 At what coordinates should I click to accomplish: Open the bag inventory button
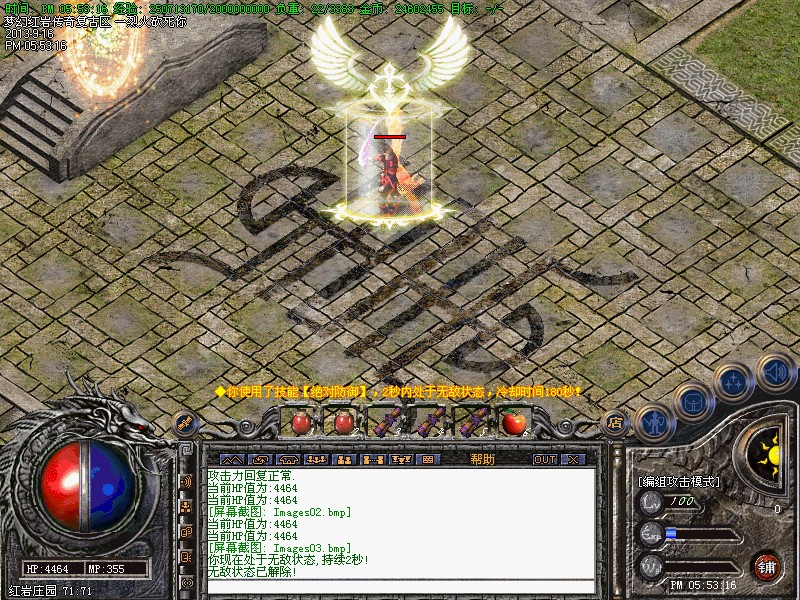tap(692, 403)
